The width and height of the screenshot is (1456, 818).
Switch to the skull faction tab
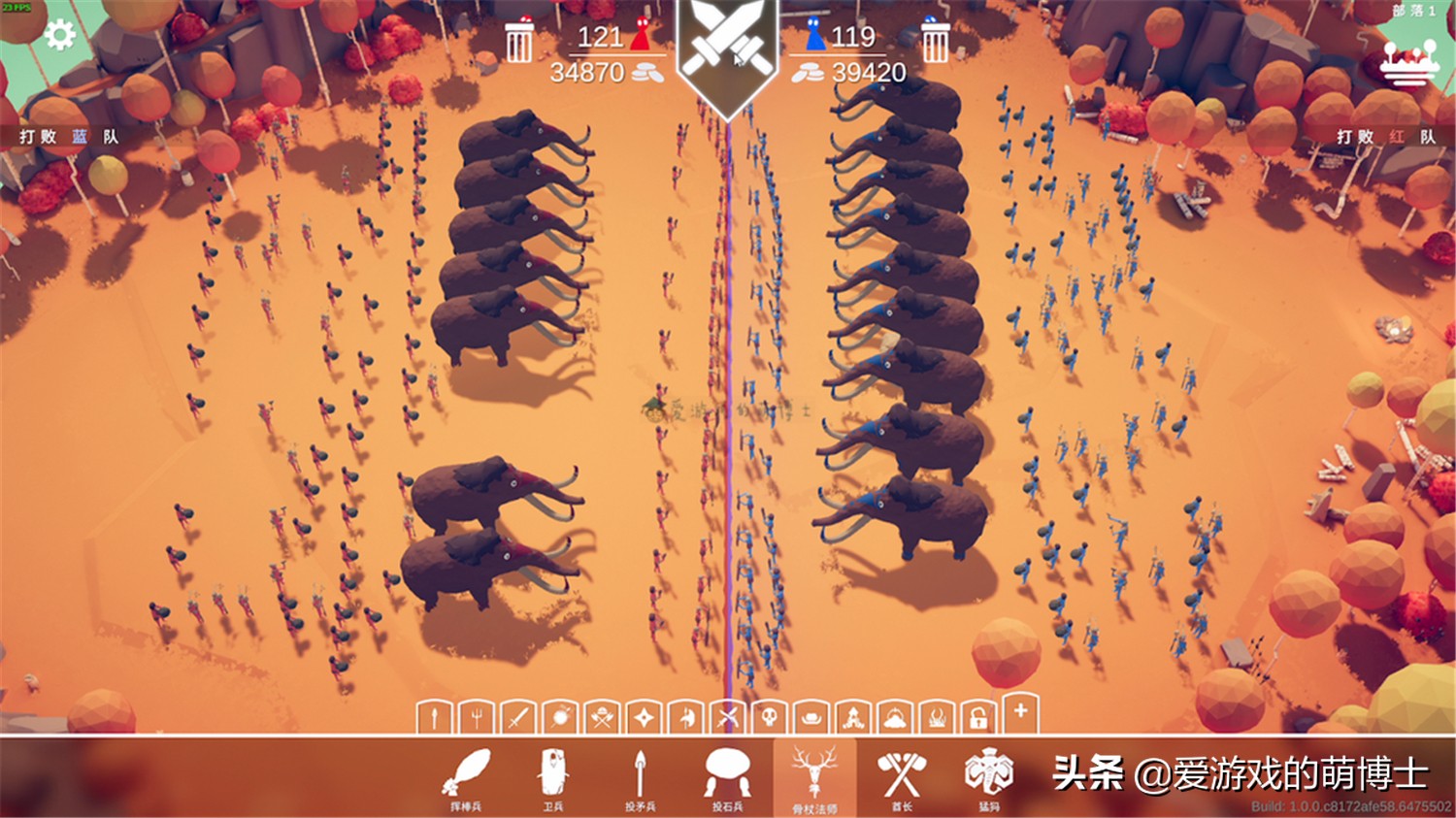pyautogui.click(x=769, y=721)
